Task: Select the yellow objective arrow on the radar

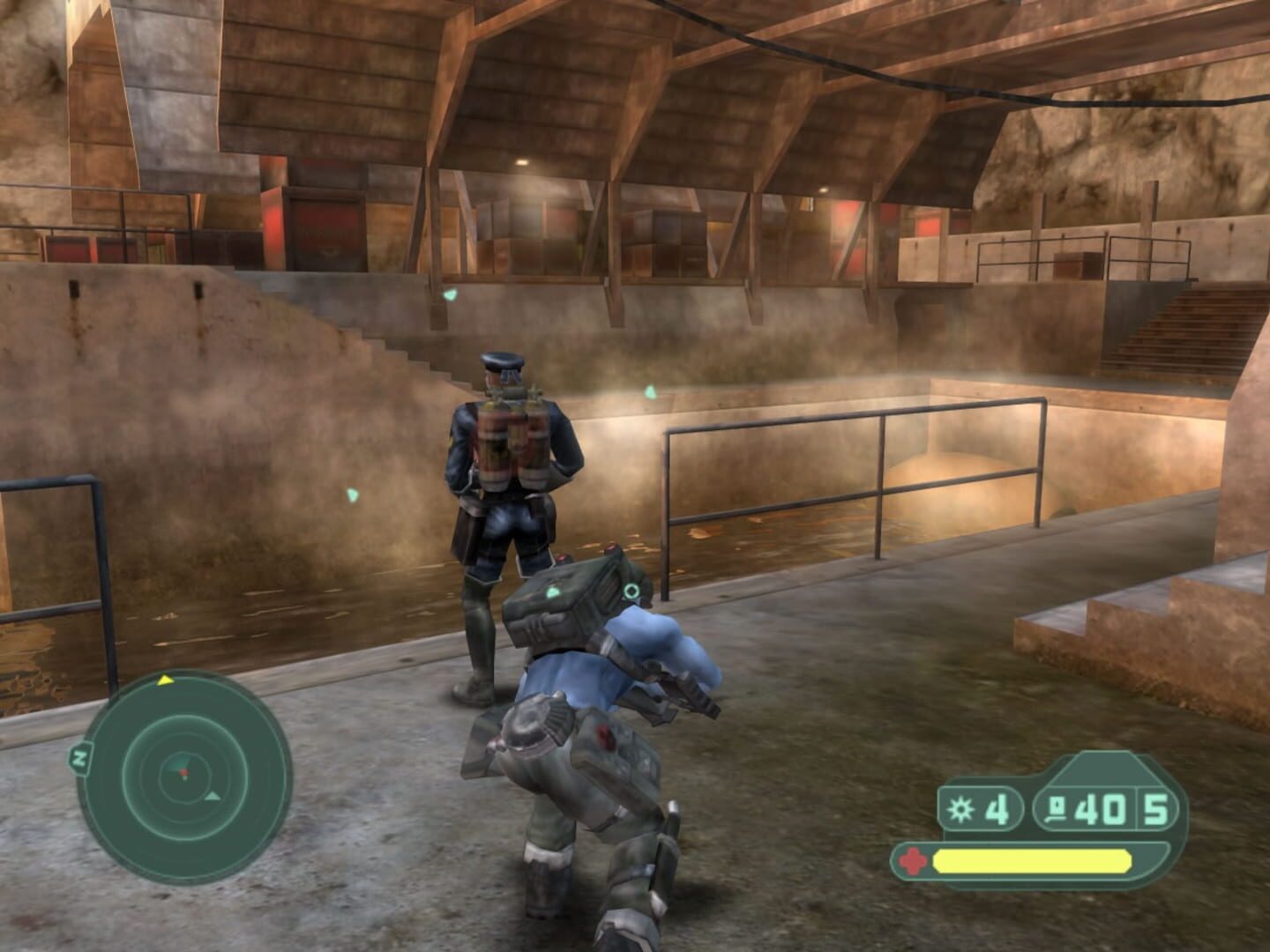Action: click(165, 681)
